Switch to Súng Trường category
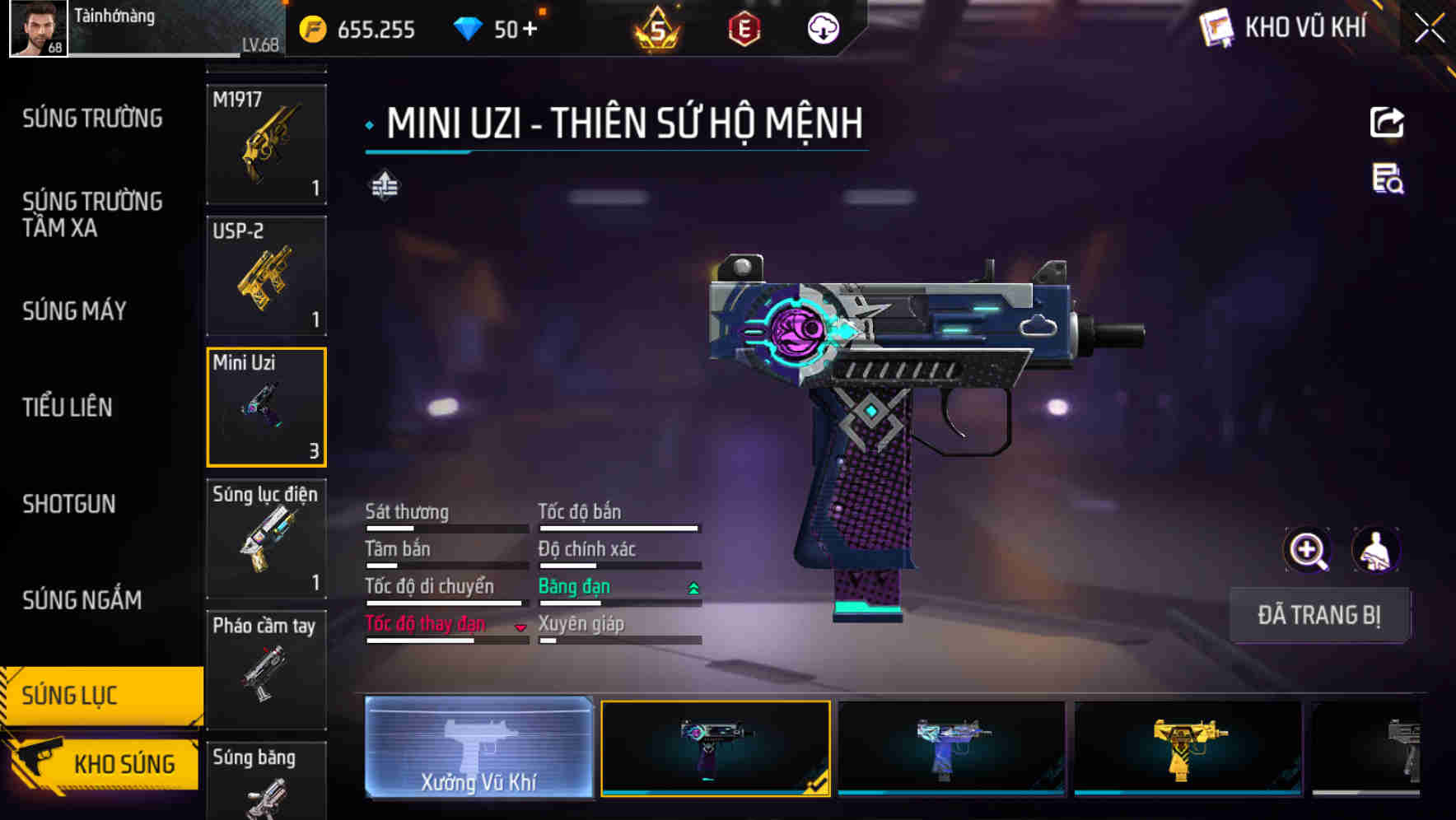 [92, 119]
